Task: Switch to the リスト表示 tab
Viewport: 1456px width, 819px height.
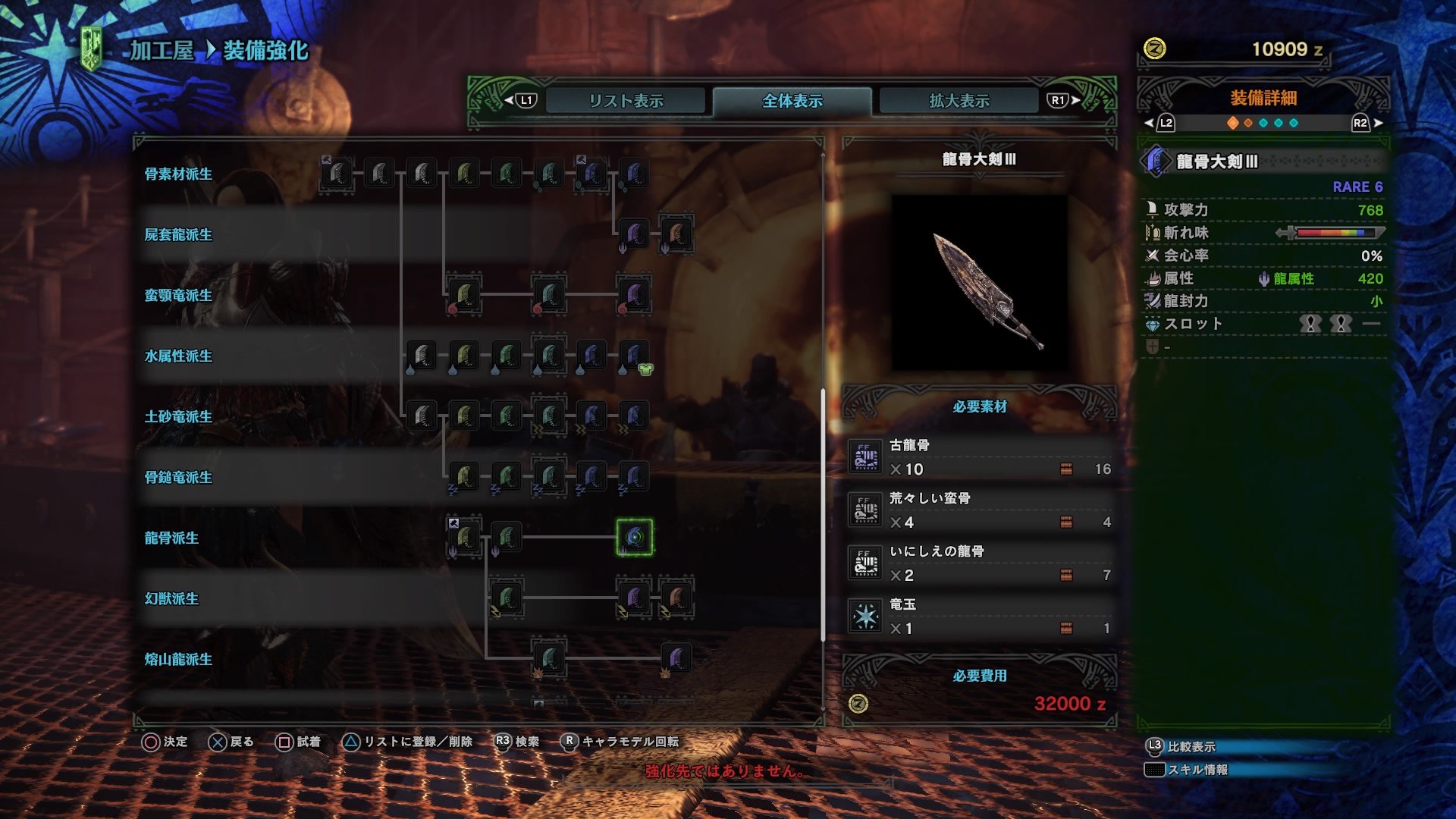Action: [x=627, y=99]
